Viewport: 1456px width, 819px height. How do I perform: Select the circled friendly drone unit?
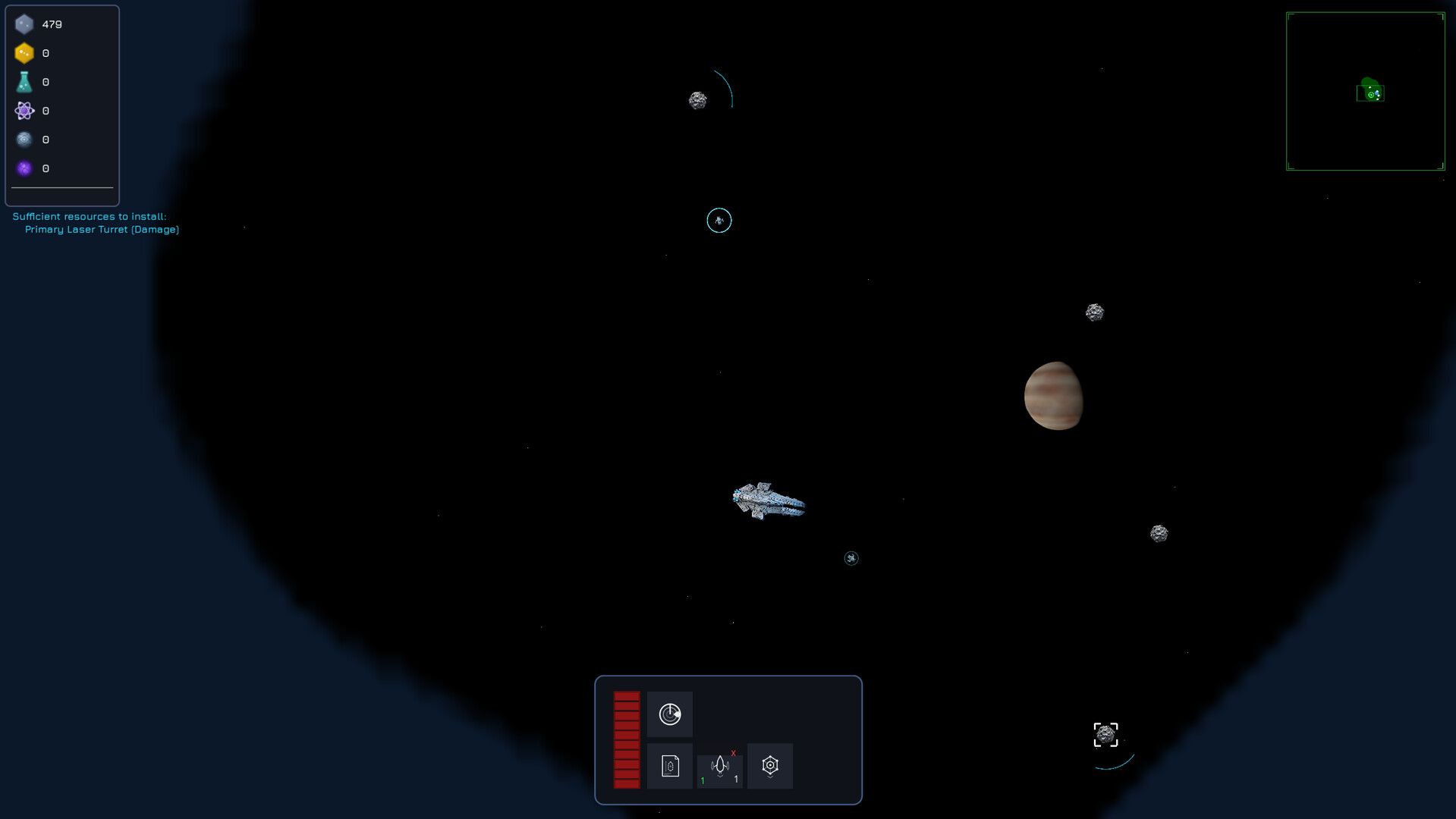[719, 221]
